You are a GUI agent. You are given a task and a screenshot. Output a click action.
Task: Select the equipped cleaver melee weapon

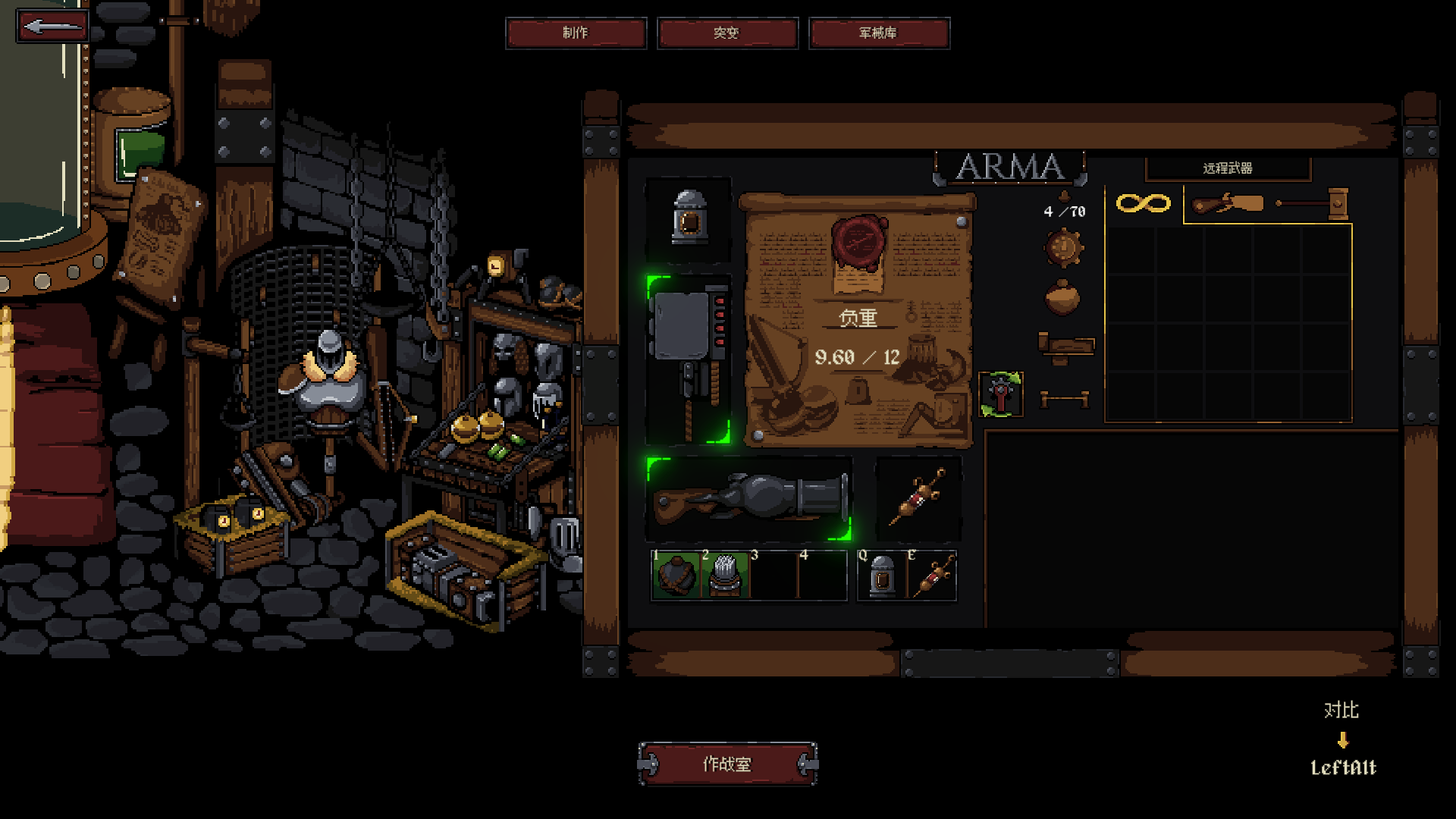689,360
